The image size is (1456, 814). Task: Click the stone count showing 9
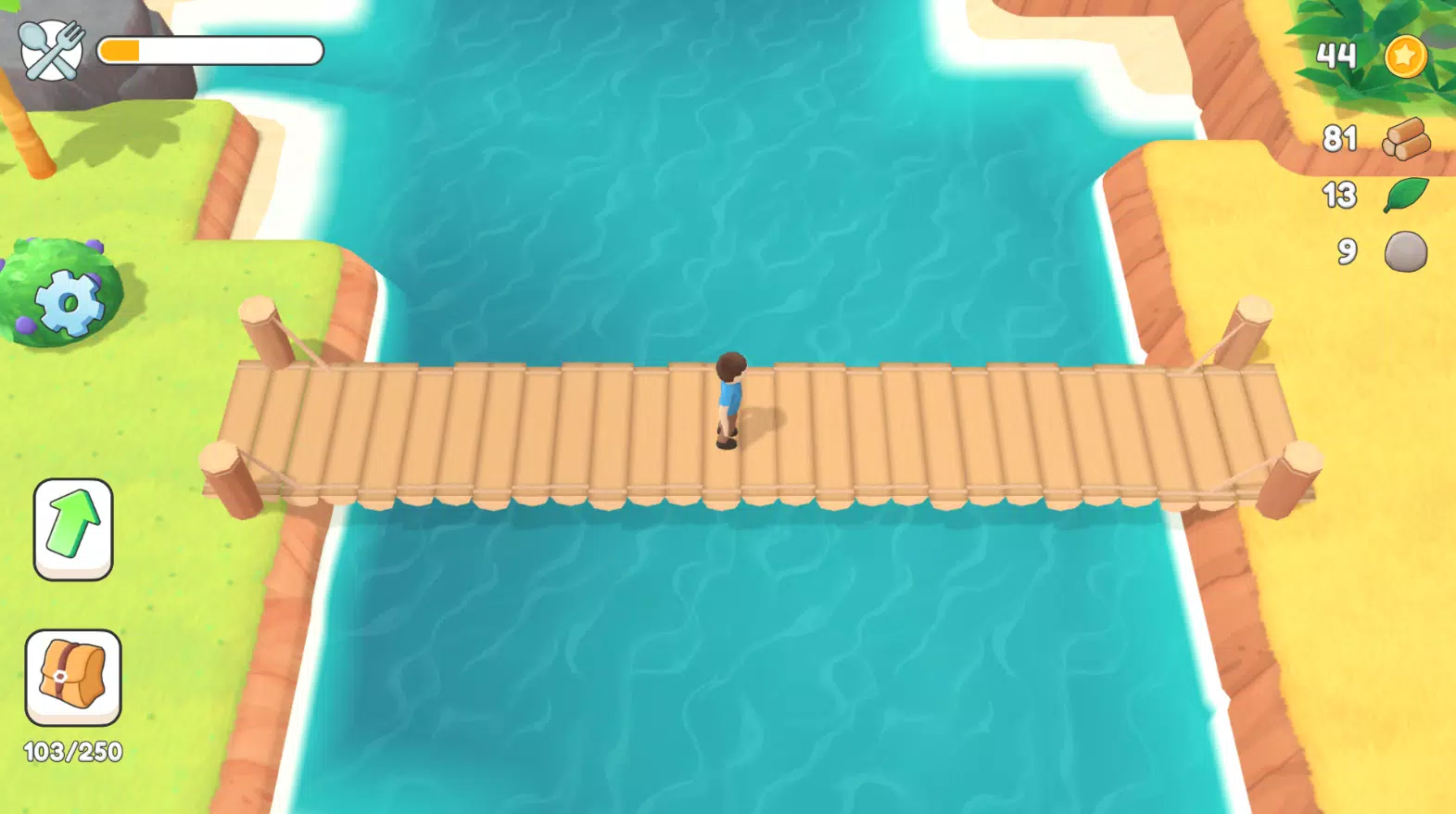point(1348,251)
